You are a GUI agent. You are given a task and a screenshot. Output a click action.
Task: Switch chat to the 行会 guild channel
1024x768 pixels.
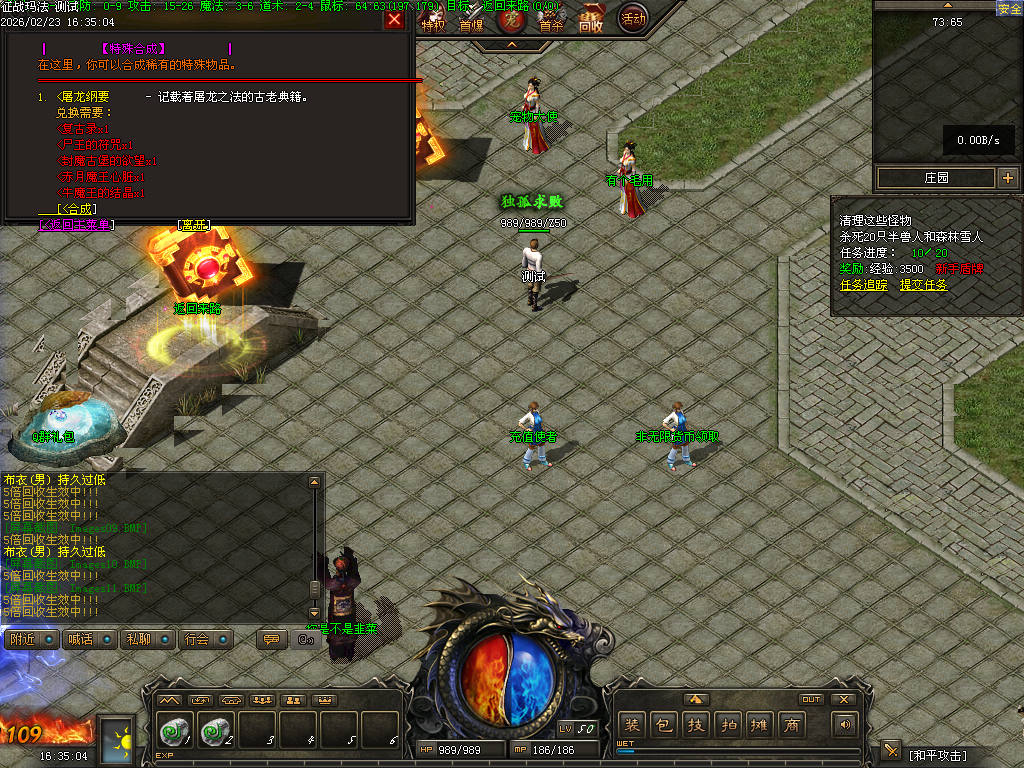[x=206, y=639]
